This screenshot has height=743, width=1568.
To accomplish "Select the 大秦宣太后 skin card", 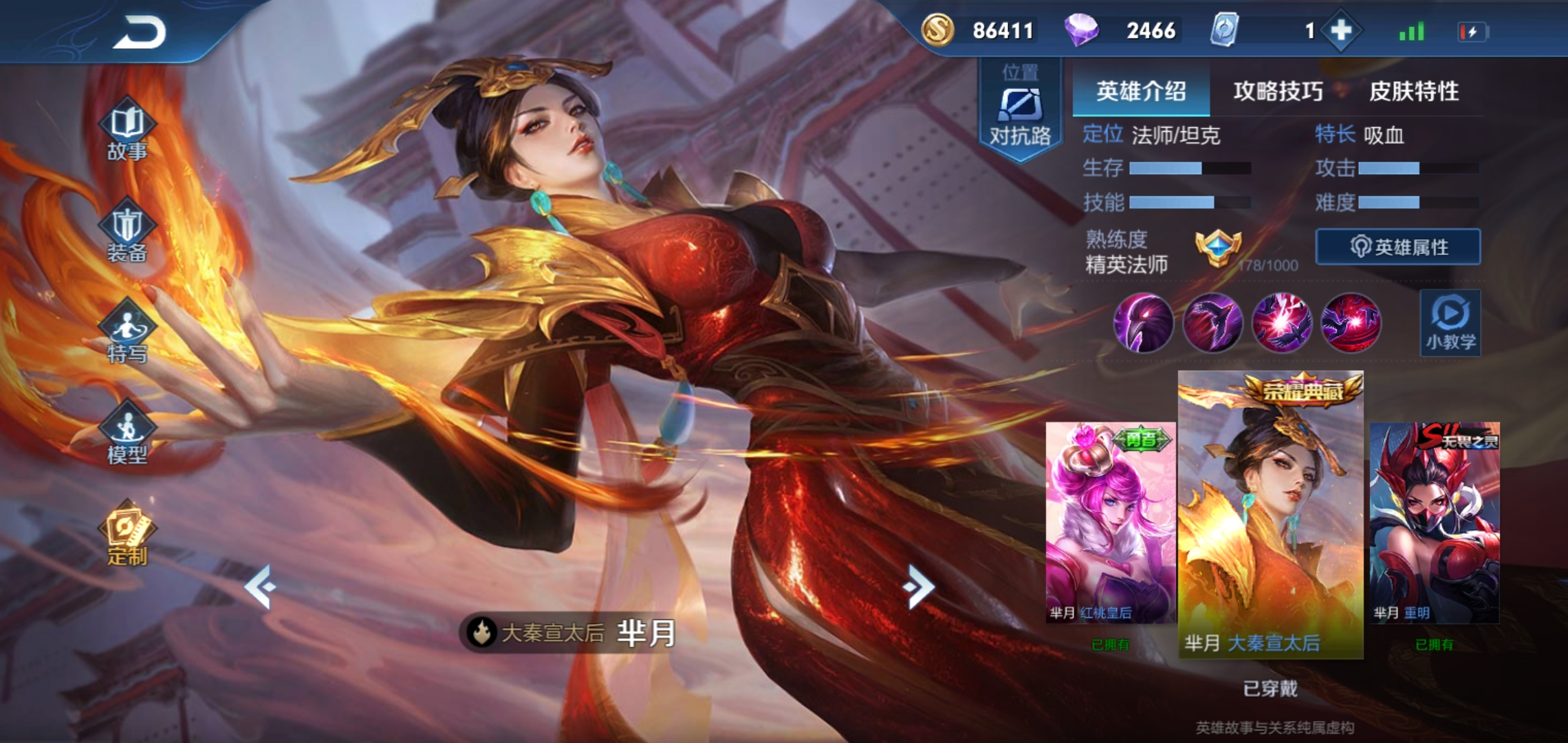I will (1270, 516).
